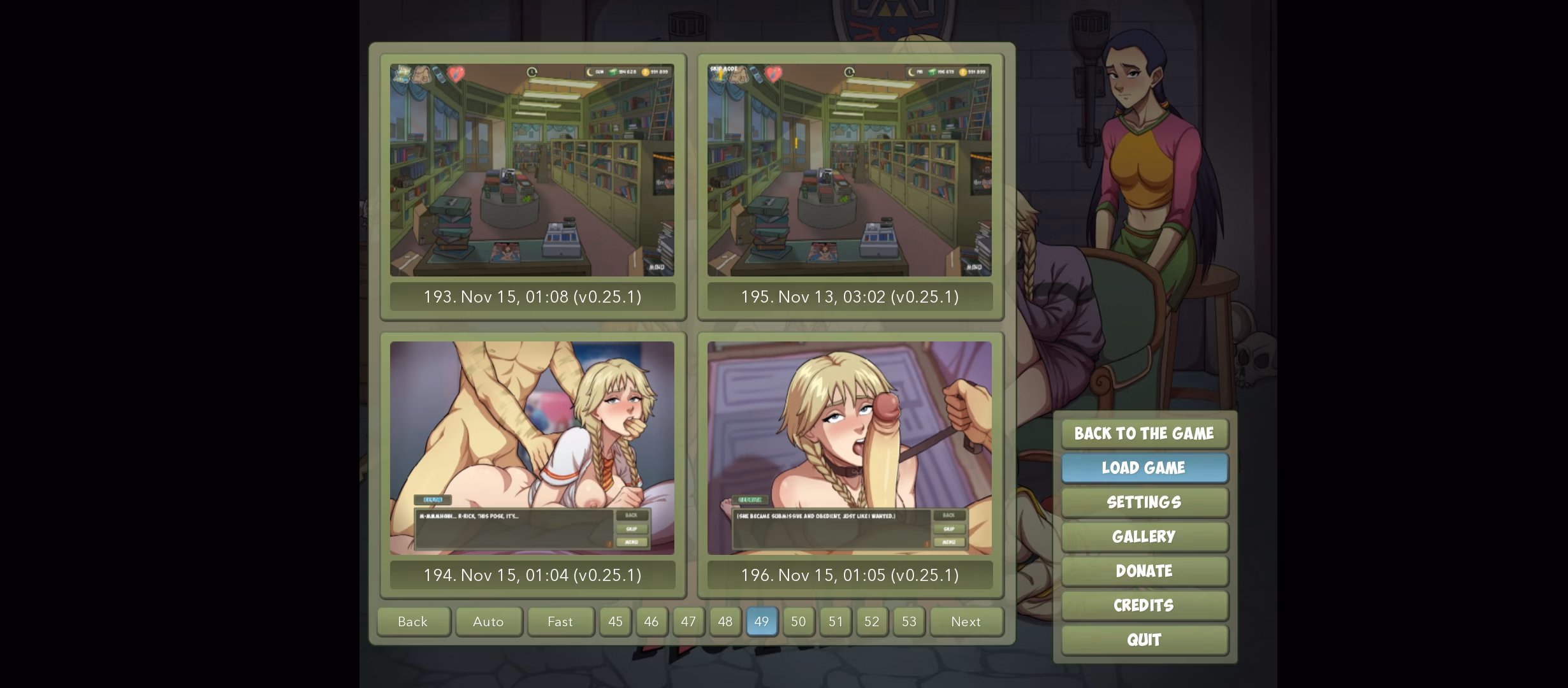Jump to save page 50

point(799,622)
